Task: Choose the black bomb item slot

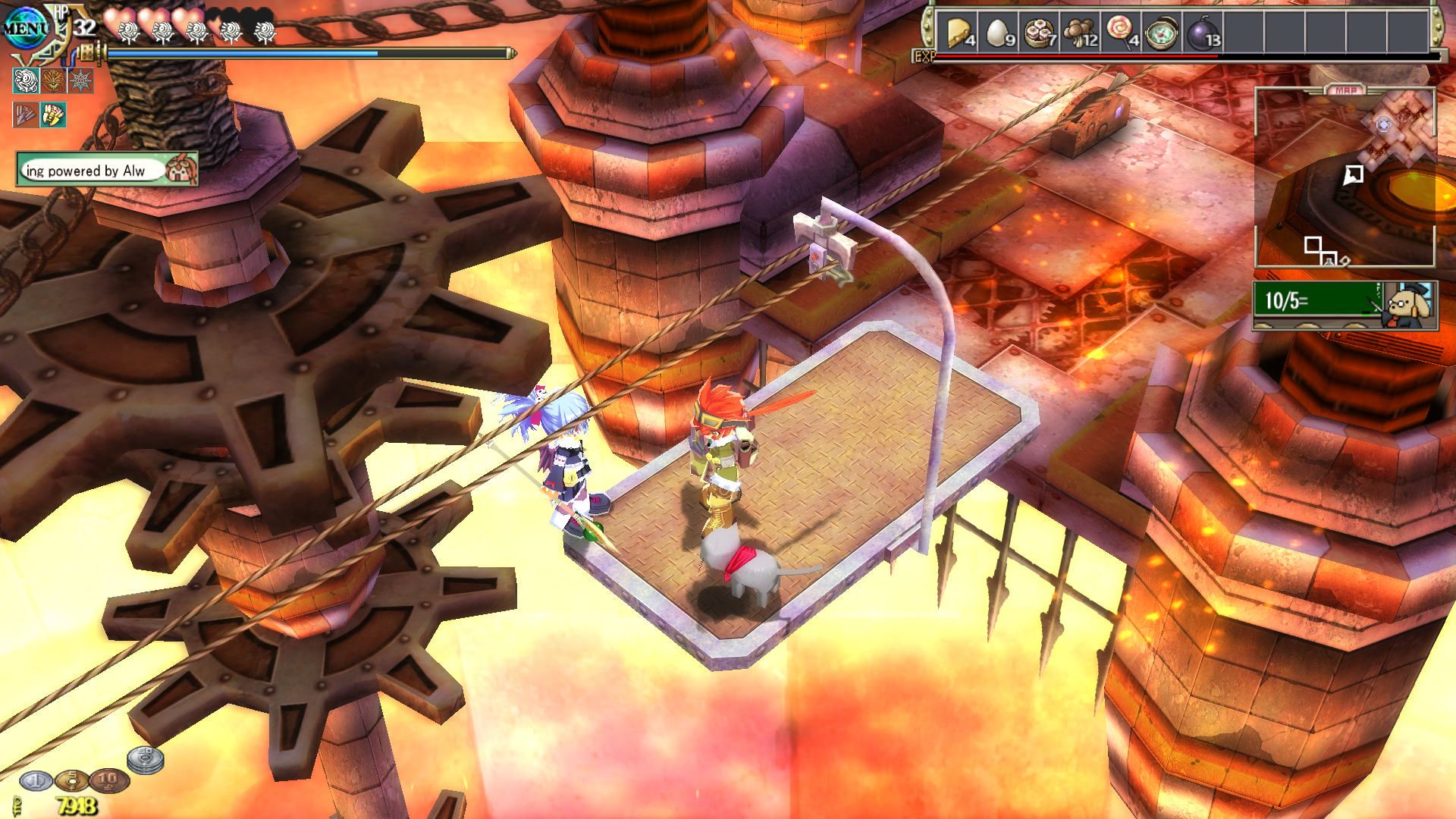Action: (x=1203, y=33)
